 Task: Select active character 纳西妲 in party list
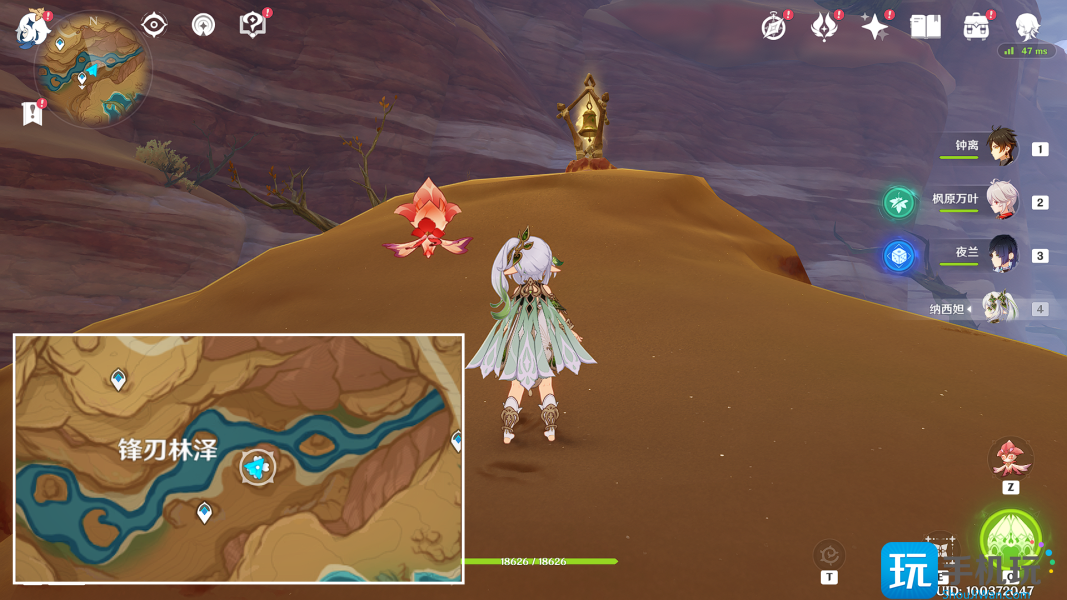click(x=999, y=308)
